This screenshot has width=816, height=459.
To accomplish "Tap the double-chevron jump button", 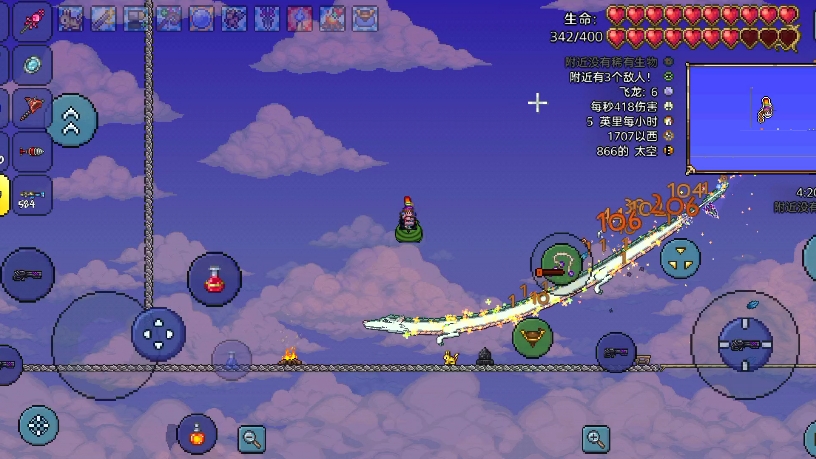I will pos(71,122).
